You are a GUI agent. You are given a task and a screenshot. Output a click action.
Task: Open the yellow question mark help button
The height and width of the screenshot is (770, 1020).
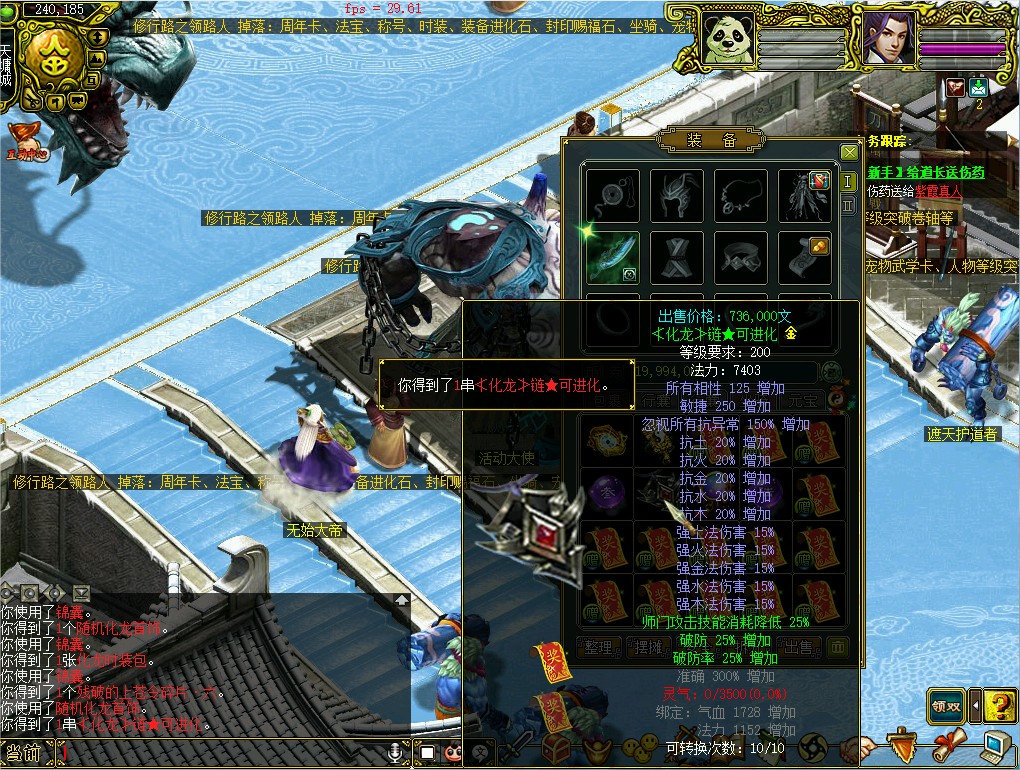click(999, 706)
